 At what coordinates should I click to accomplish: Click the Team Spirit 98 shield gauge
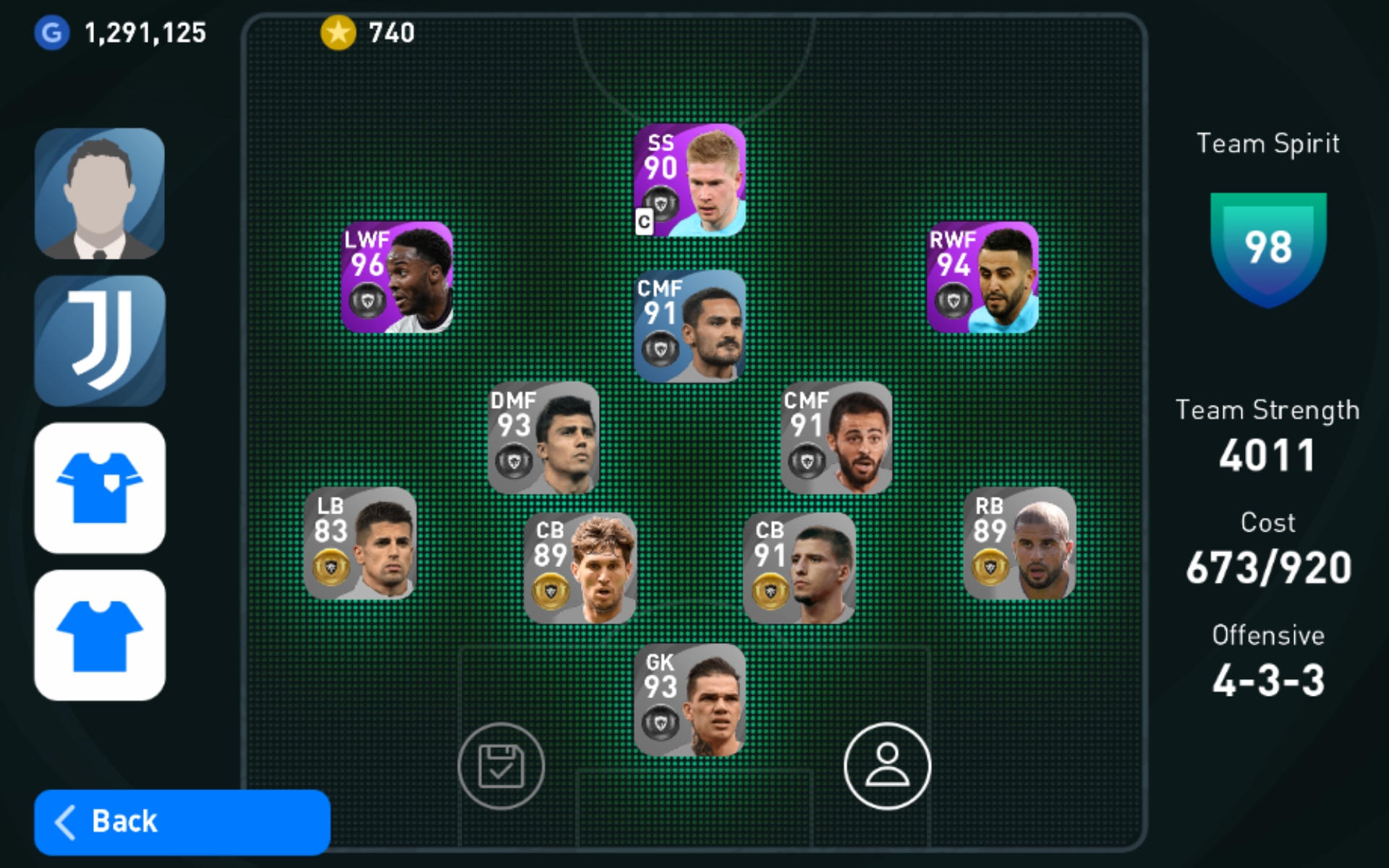pyautogui.click(x=1268, y=246)
